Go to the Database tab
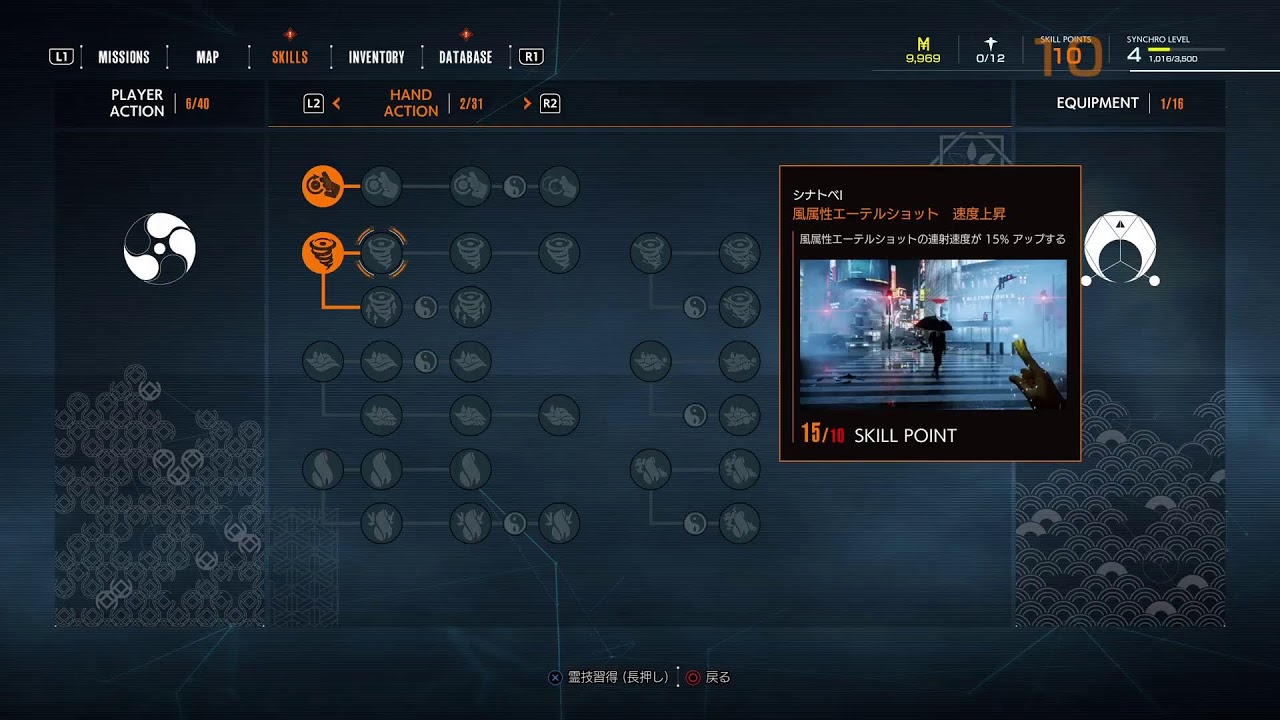 (x=465, y=57)
